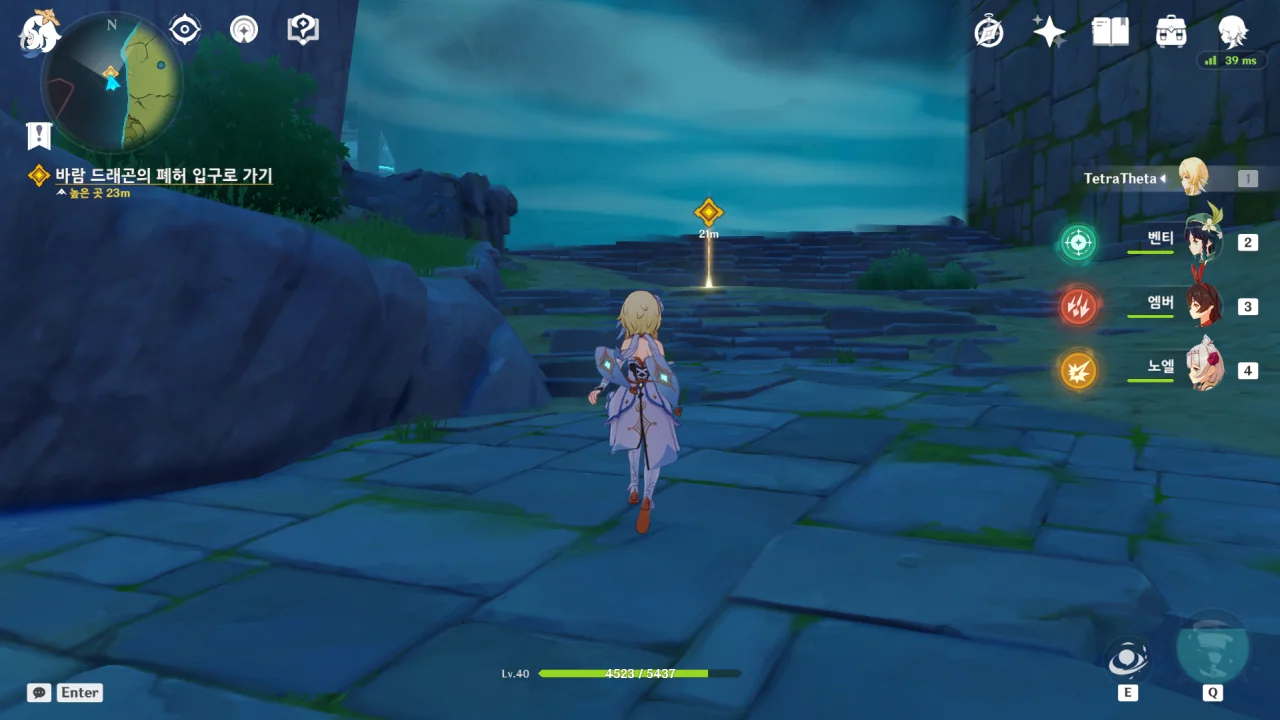Open the compass icon in the top bar
Image resolution: width=1280 pixels, height=720 pixels.
pyautogui.click(x=989, y=32)
